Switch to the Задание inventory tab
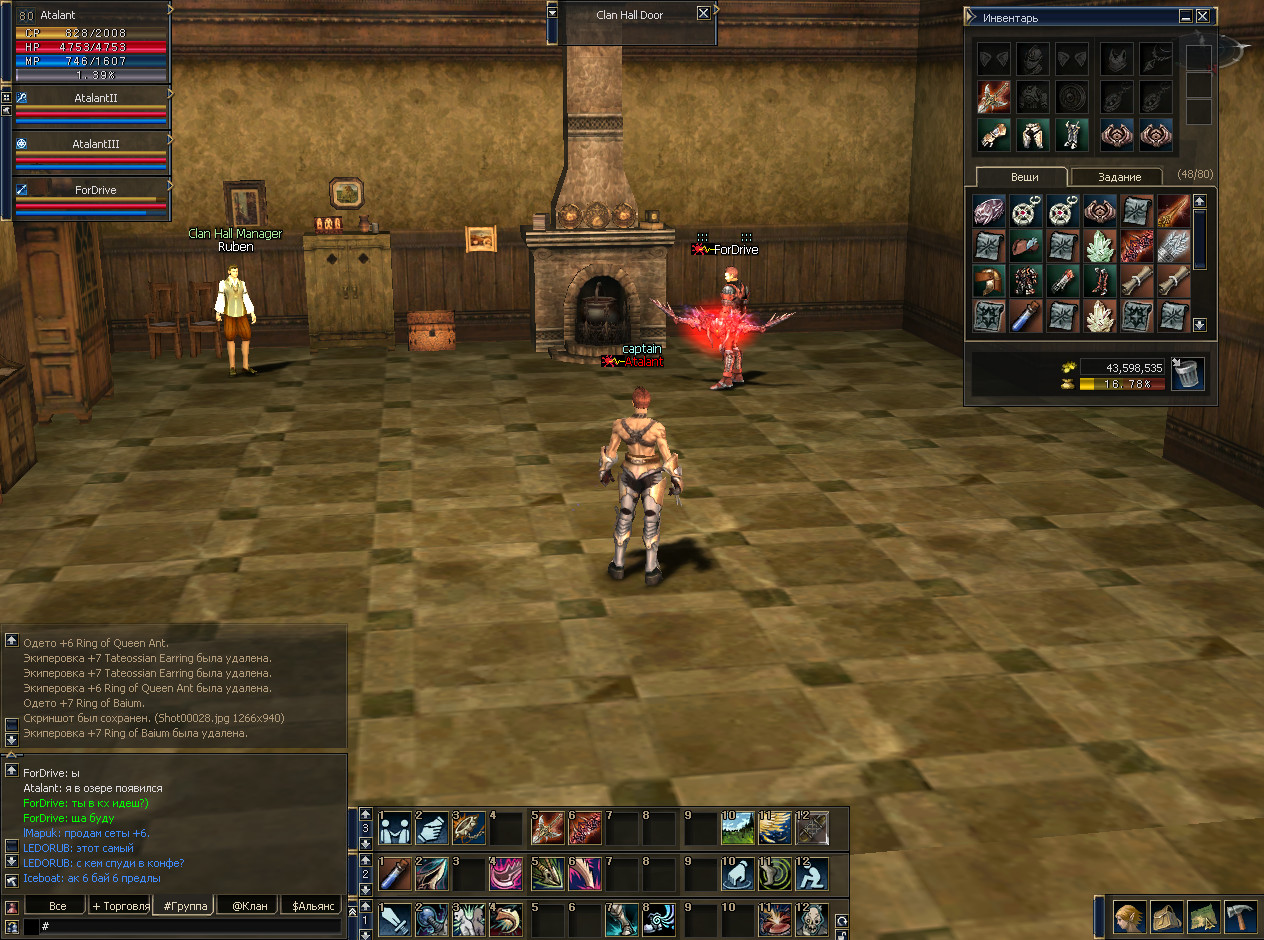This screenshot has width=1264, height=940. tap(1119, 177)
